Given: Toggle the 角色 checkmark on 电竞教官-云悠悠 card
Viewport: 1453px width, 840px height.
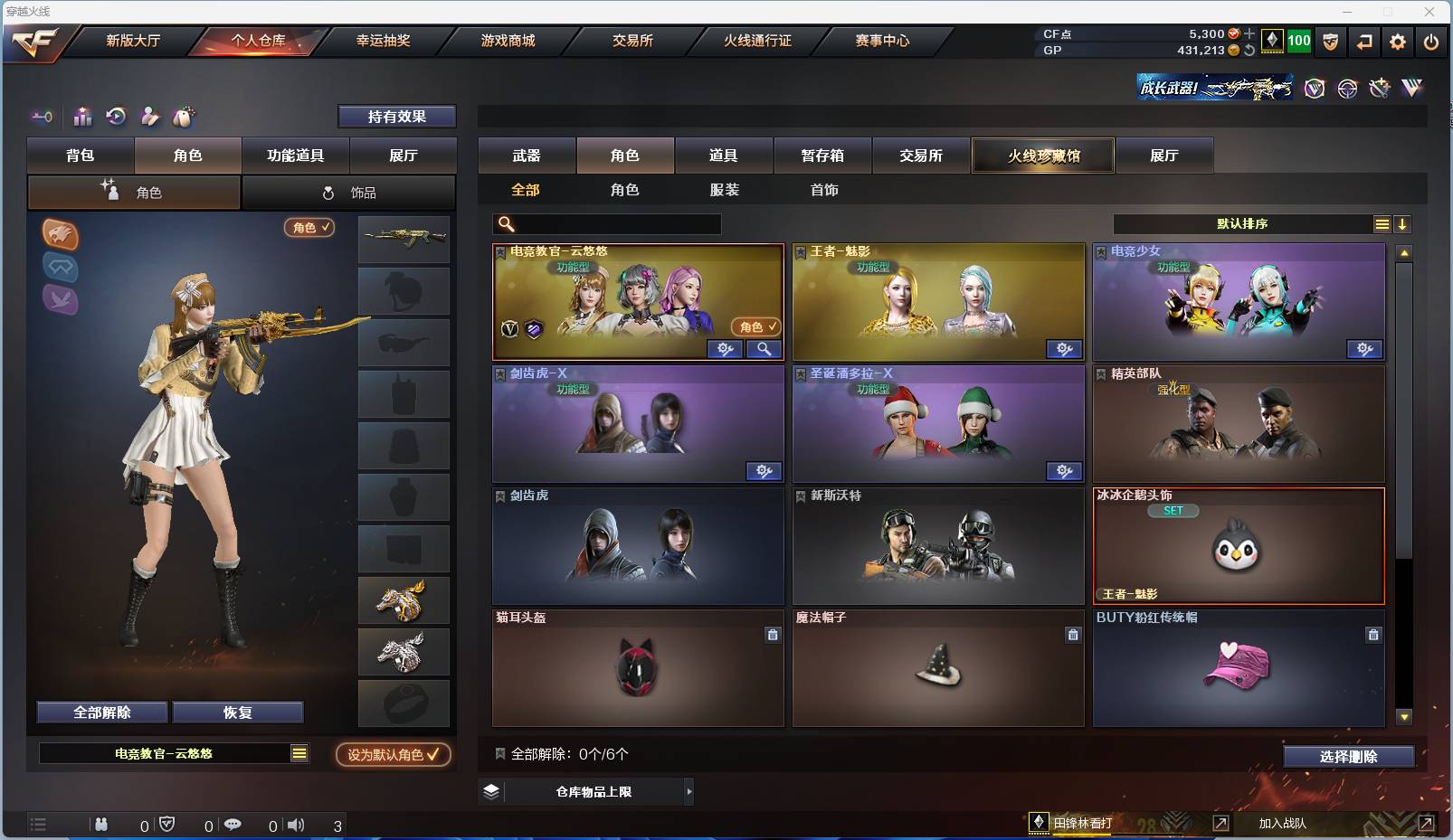Looking at the screenshot, I should 756,325.
